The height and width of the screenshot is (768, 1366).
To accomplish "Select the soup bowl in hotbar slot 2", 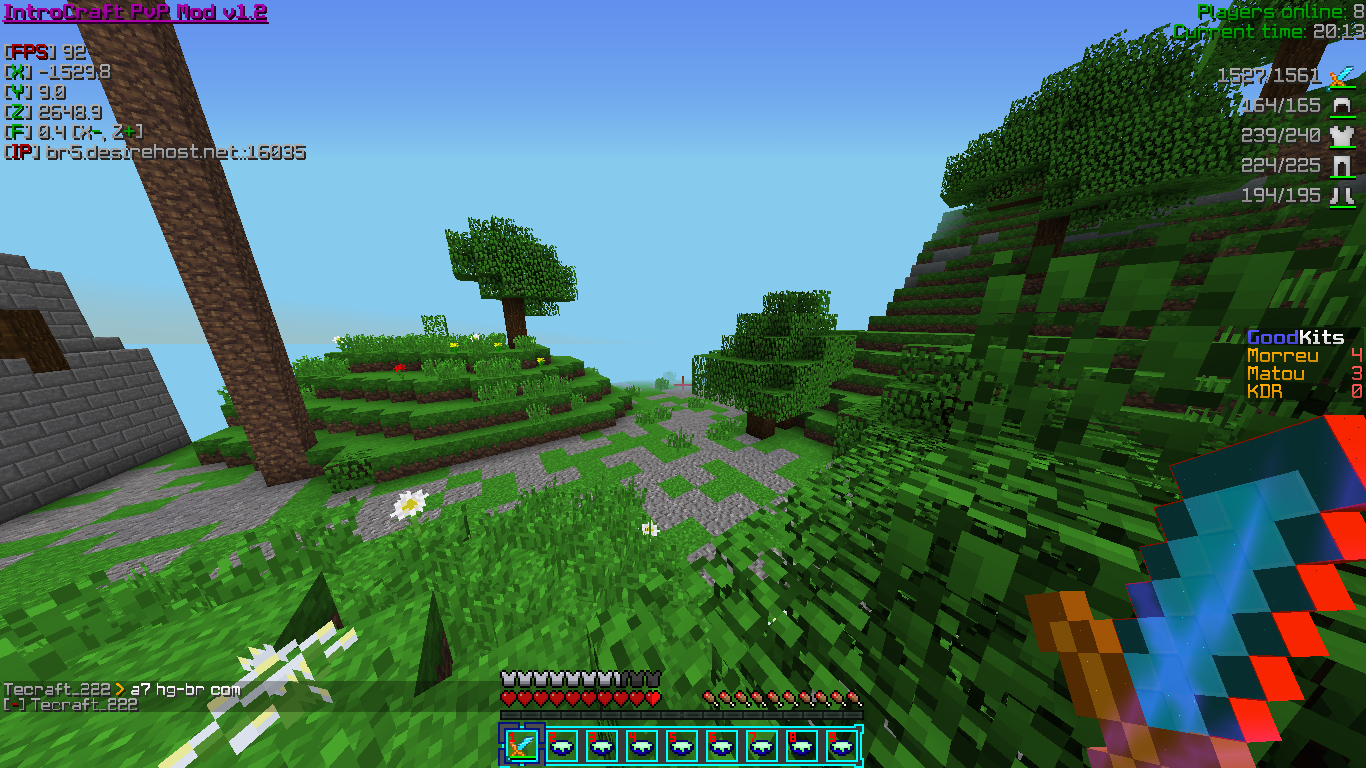I will coord(561,745).
